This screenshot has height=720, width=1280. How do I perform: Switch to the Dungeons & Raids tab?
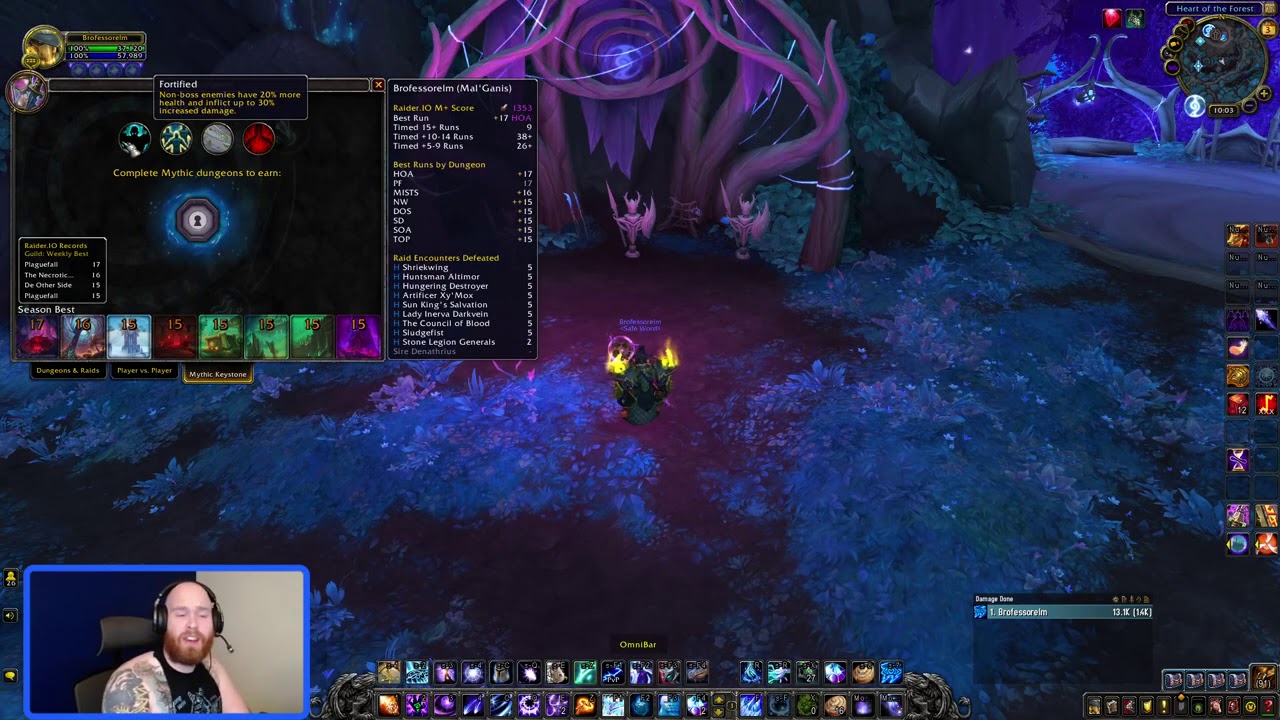click(x=67, y=370)
